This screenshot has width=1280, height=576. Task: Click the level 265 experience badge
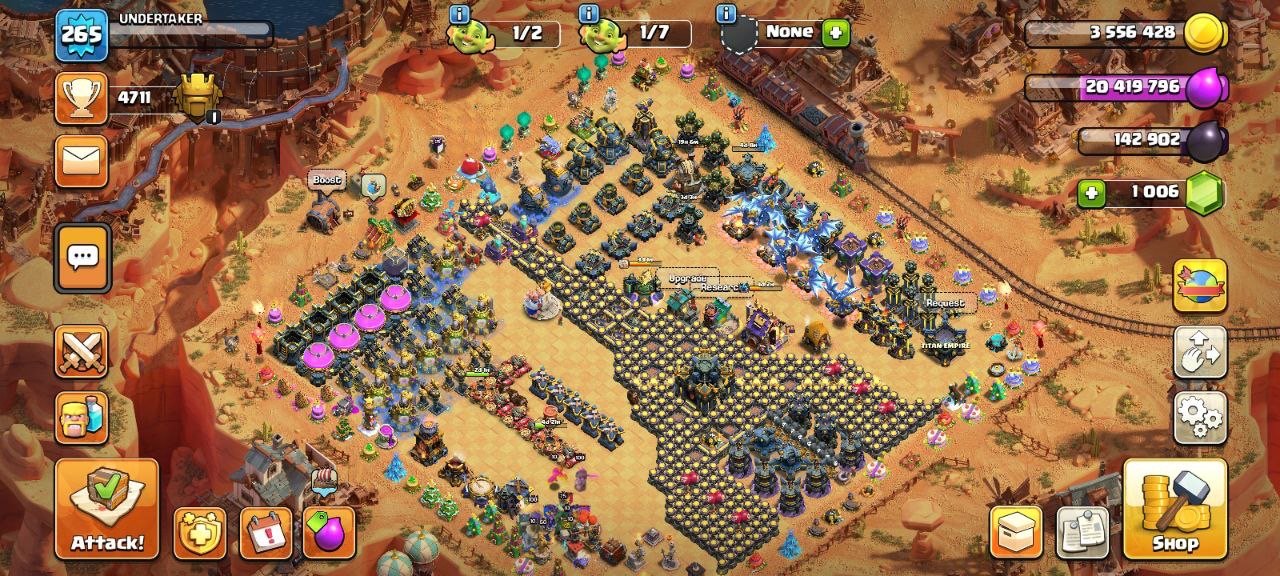(x=81, y=35)
